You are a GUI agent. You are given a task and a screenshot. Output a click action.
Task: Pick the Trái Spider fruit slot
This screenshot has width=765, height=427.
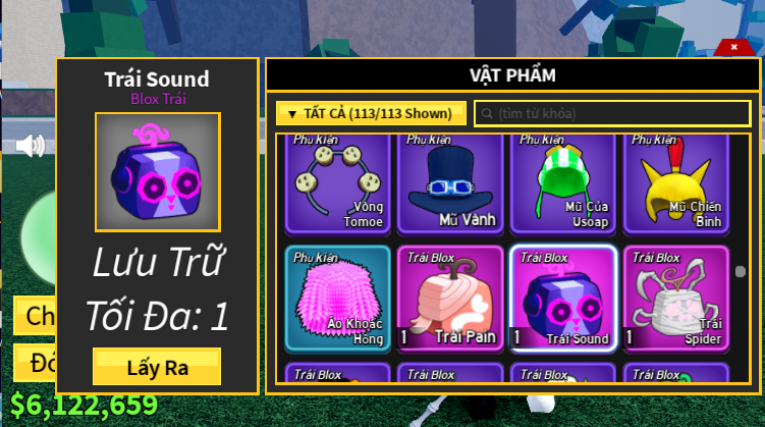677,298
